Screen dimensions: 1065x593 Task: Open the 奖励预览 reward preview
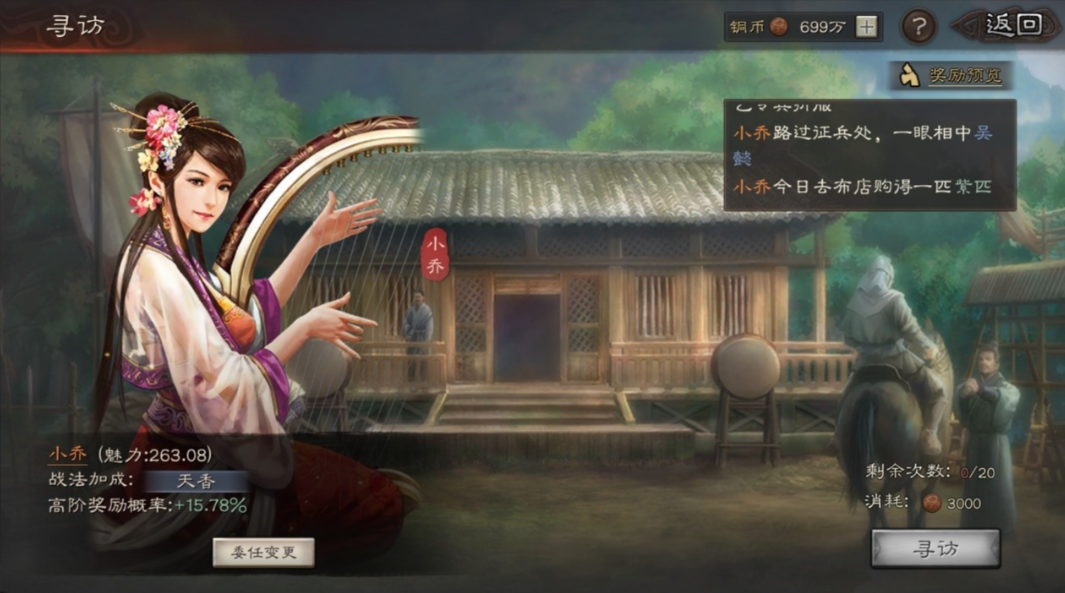951,75
